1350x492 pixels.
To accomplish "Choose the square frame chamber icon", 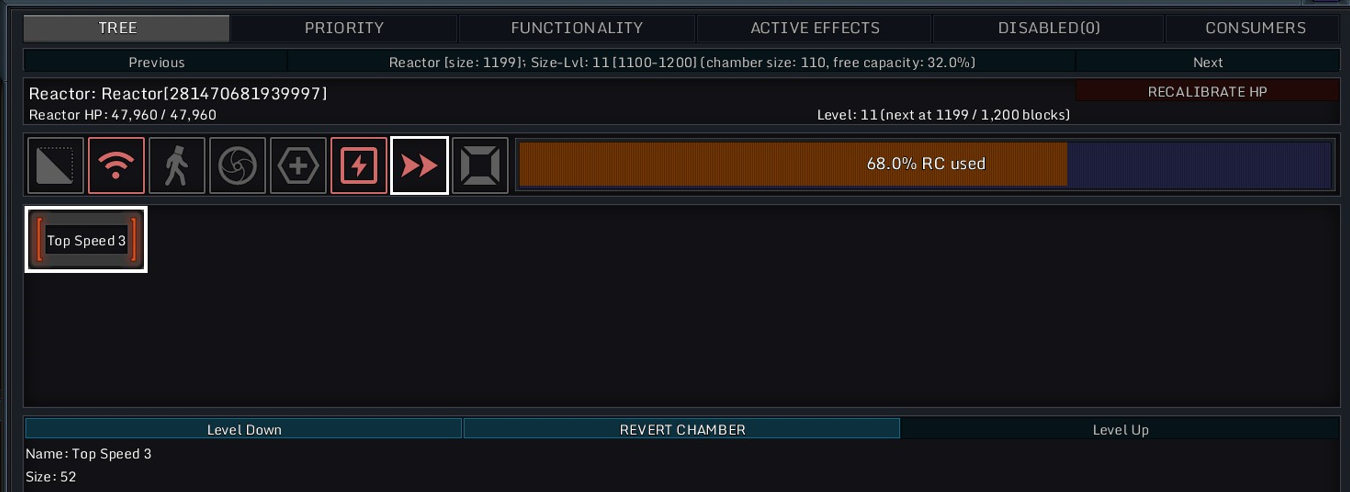I will pos(480,166).
